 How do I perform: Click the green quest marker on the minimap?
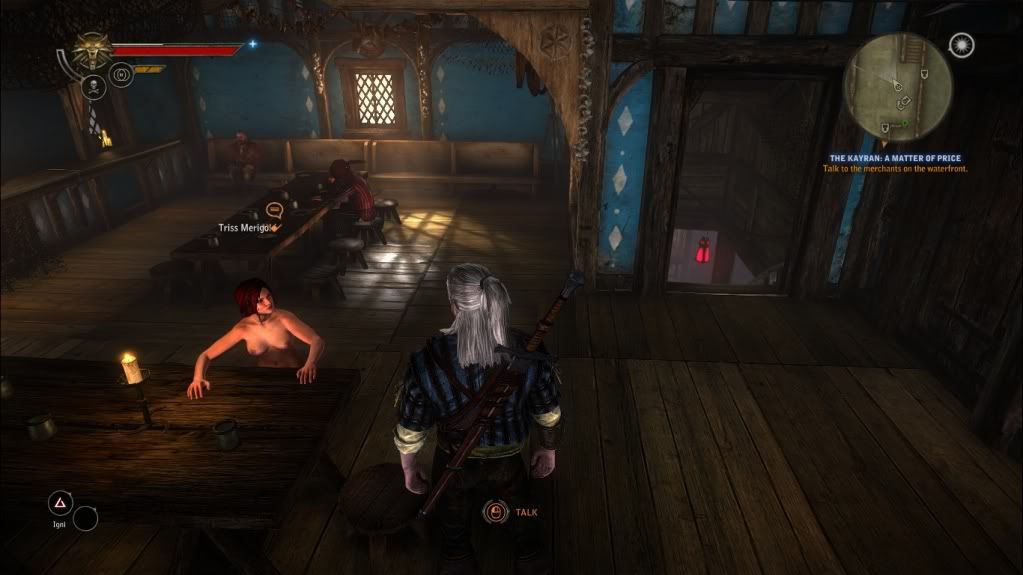tap(905, 124)
